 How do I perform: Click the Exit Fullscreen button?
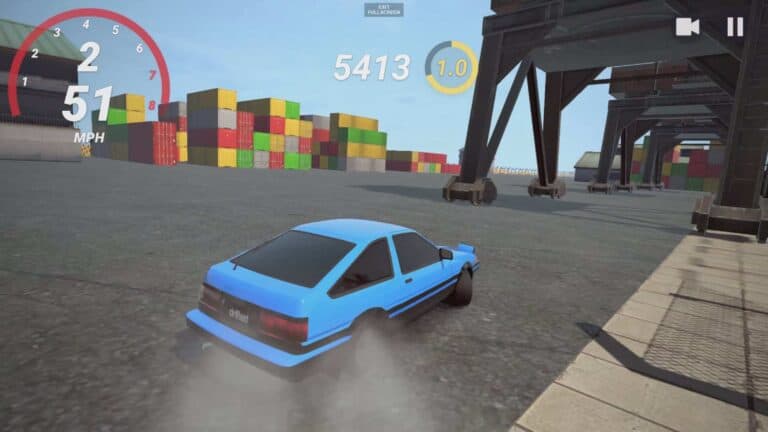384,9
